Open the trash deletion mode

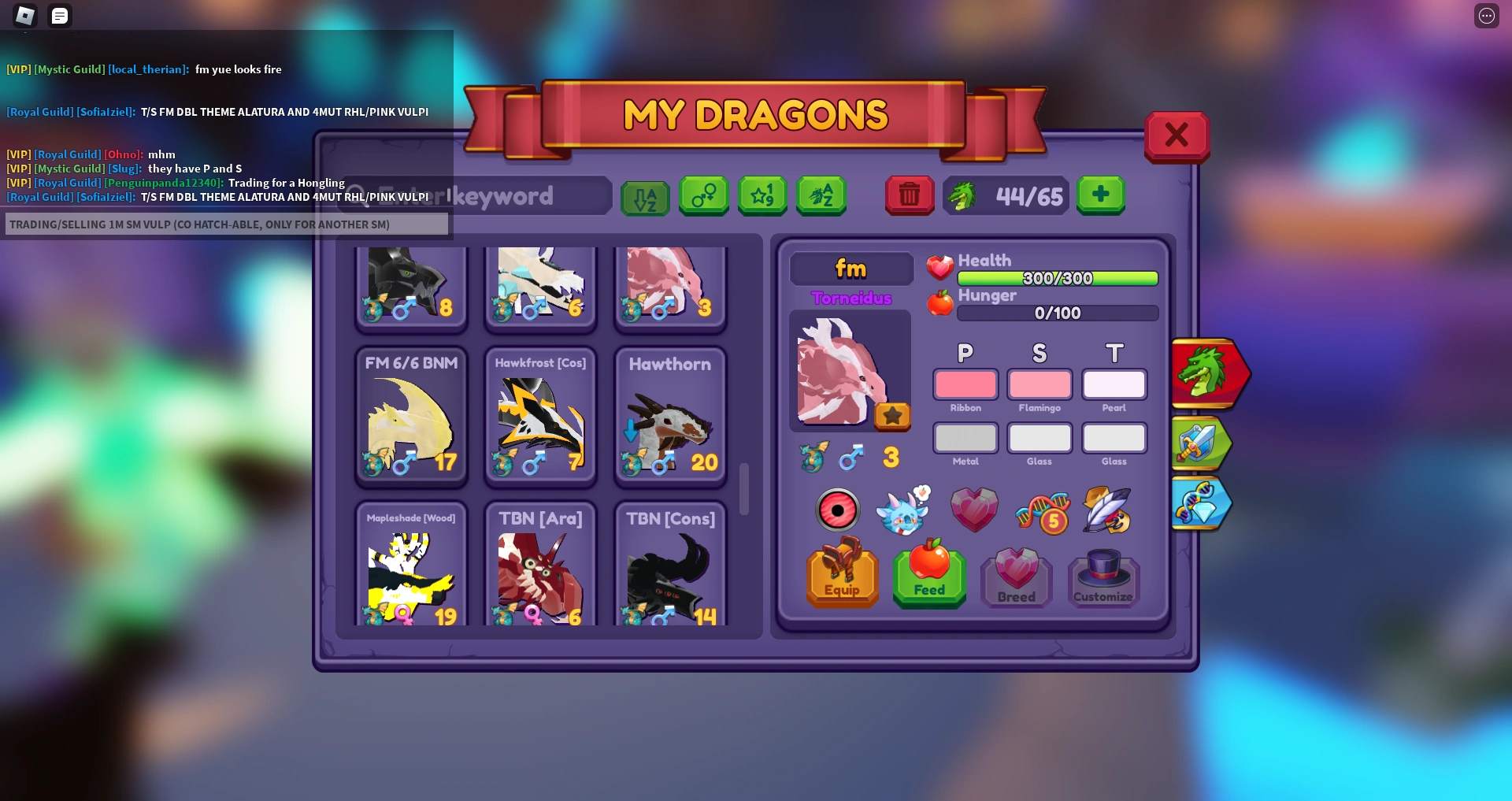pos(910,195)
